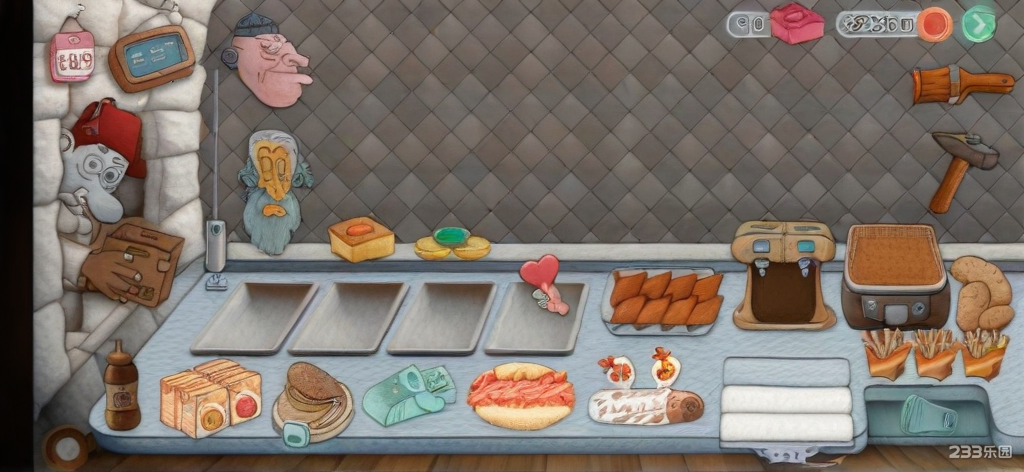1024x472 pixels.
Task: Take the pile of raw potatoes
Action: click(x=982, y=293)
